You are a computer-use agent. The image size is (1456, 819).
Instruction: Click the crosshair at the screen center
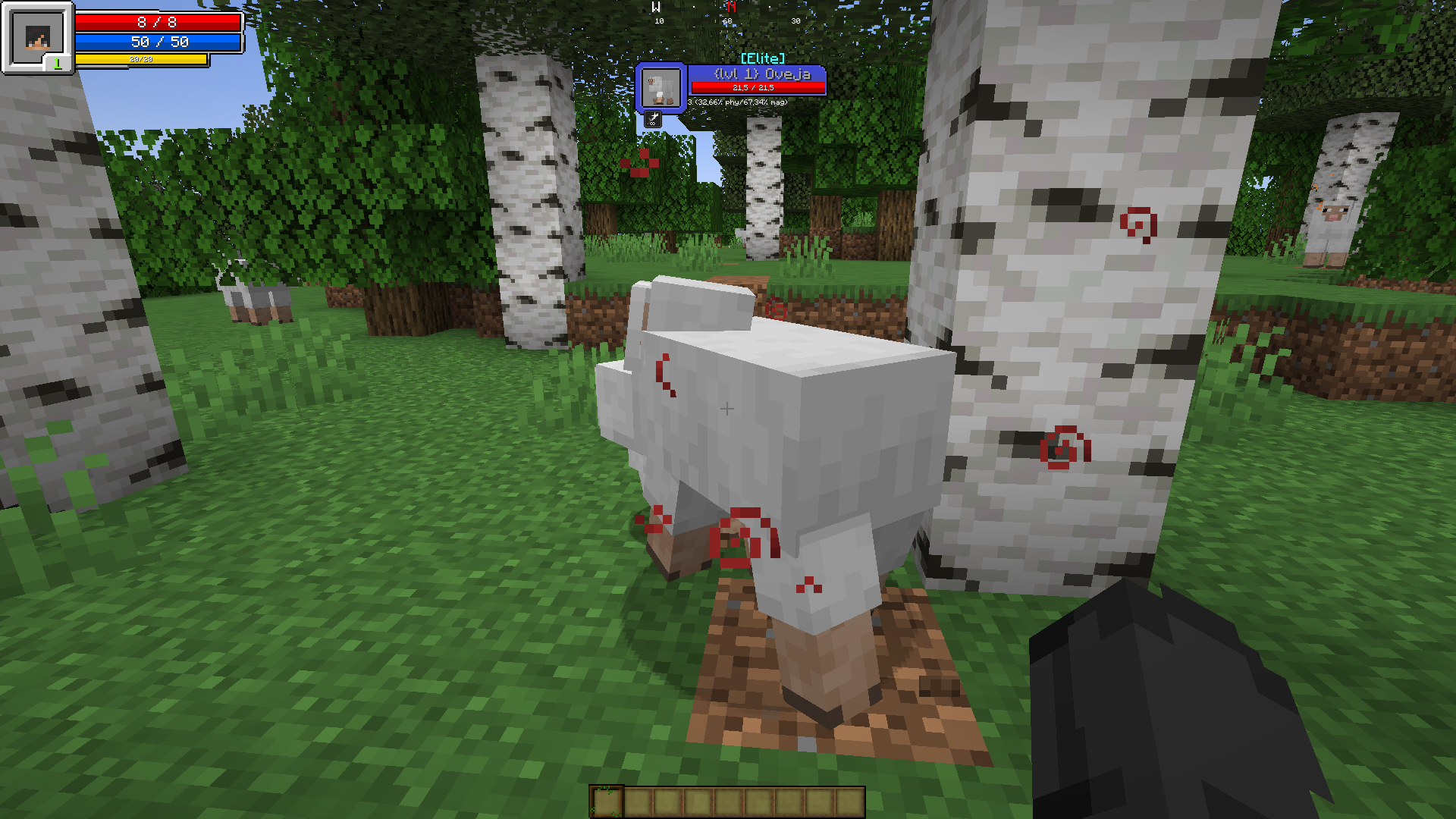click(726, 408)
